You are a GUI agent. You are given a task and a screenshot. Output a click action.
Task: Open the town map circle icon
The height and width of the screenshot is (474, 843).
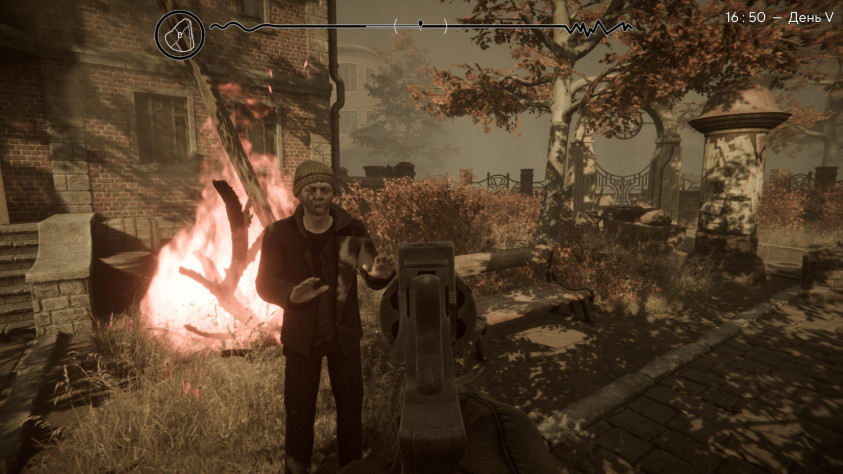[179, 34]
